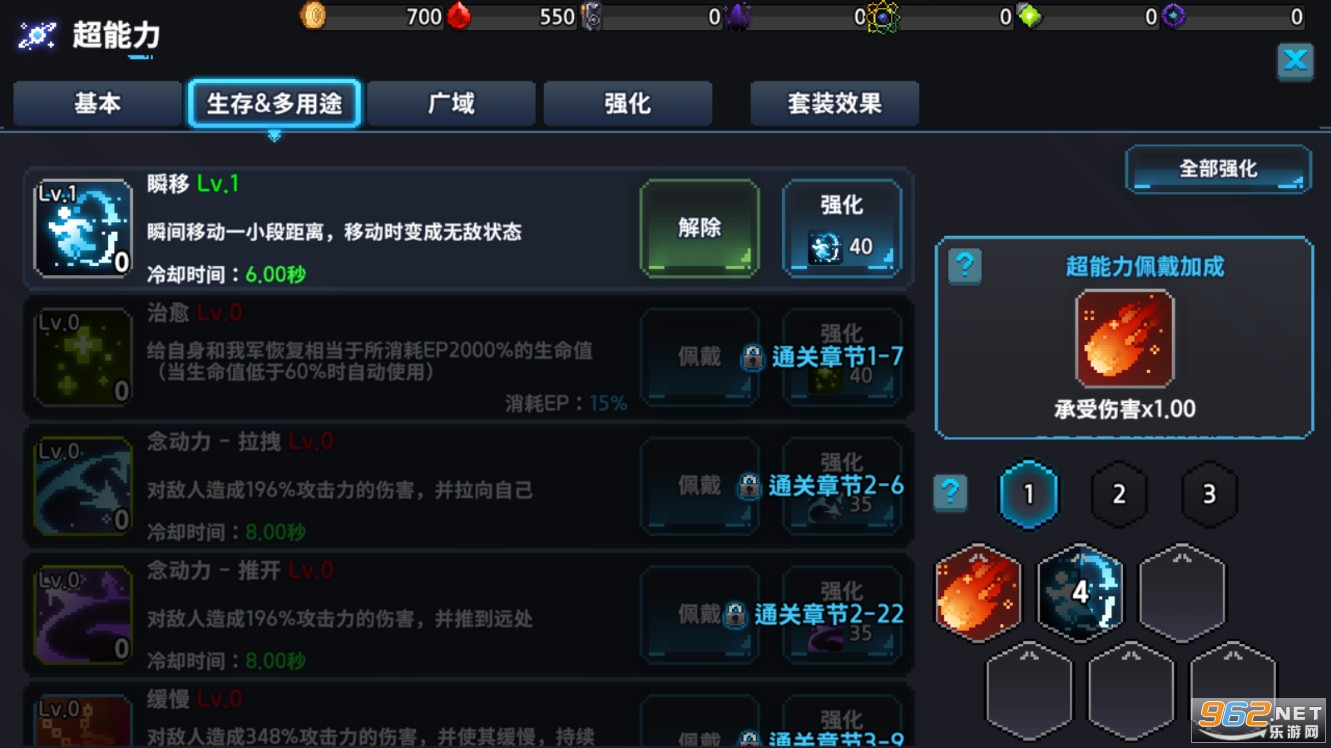The height and width of the screenshot is (748, 1331).
Task: Click the red gem currency icon
Action: coord(458,17)
